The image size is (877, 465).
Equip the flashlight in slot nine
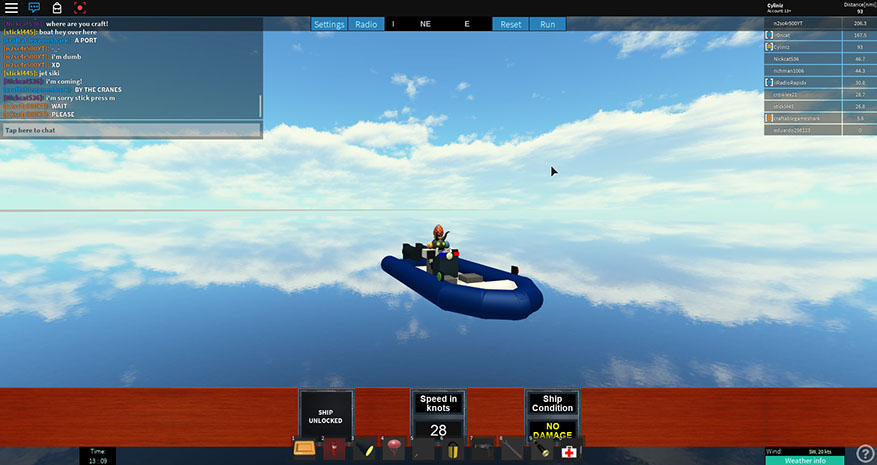click(540, 449)
